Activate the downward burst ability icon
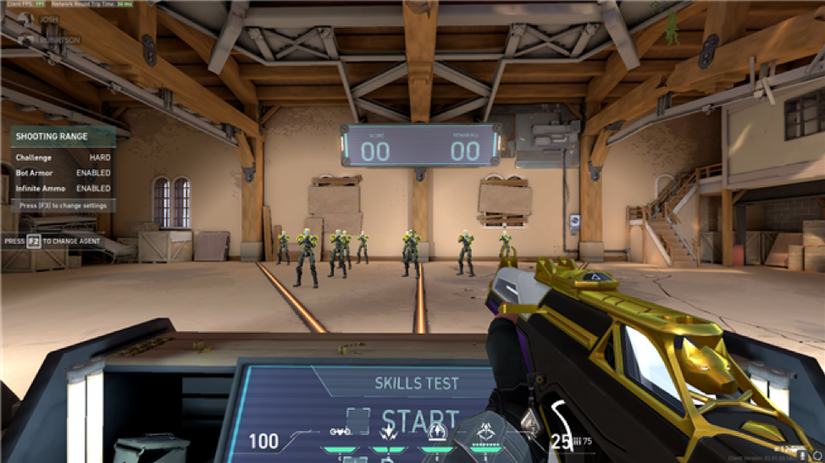Image resolution: width=825 pixels, height=463 pixels. point(387,434)
